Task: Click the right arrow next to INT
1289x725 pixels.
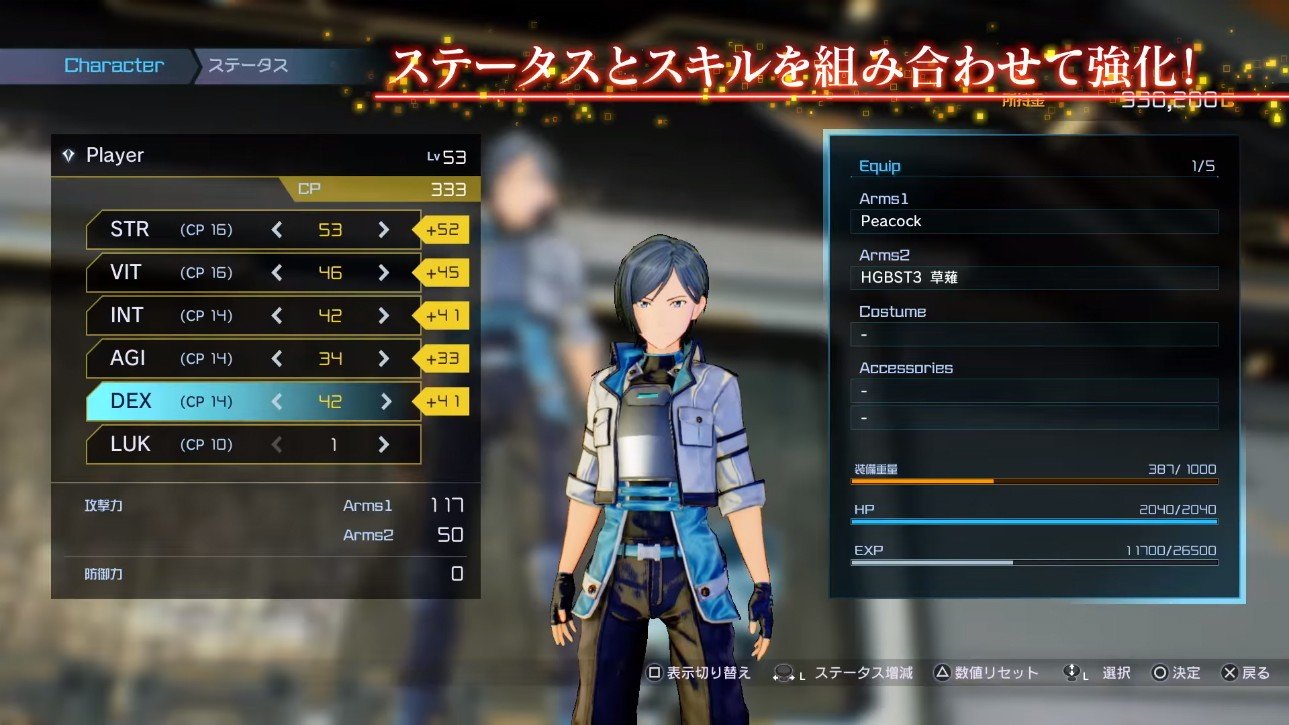Action: [384, 315]
